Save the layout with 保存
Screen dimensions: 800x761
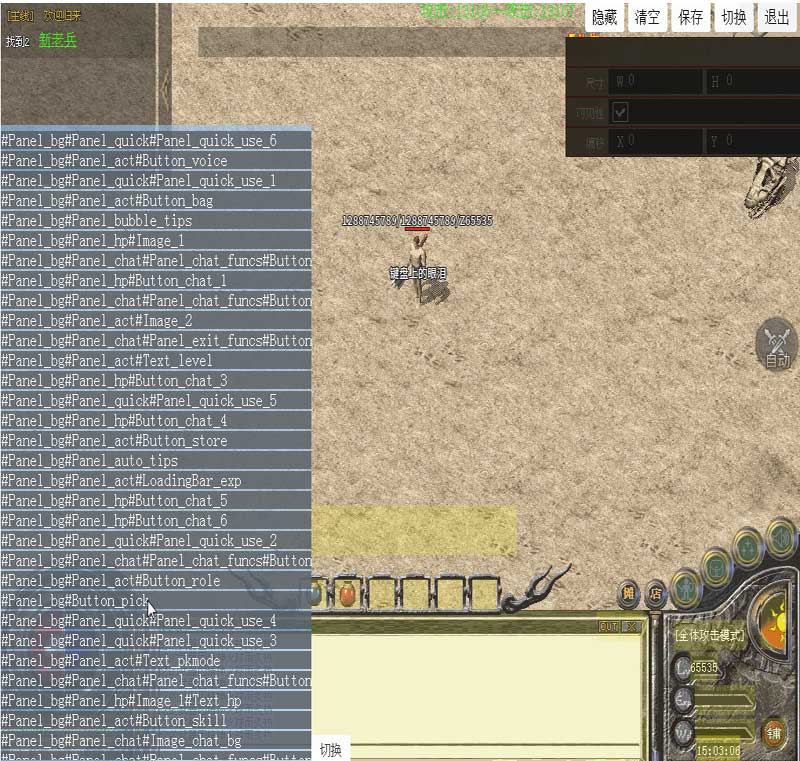[691, 17]
